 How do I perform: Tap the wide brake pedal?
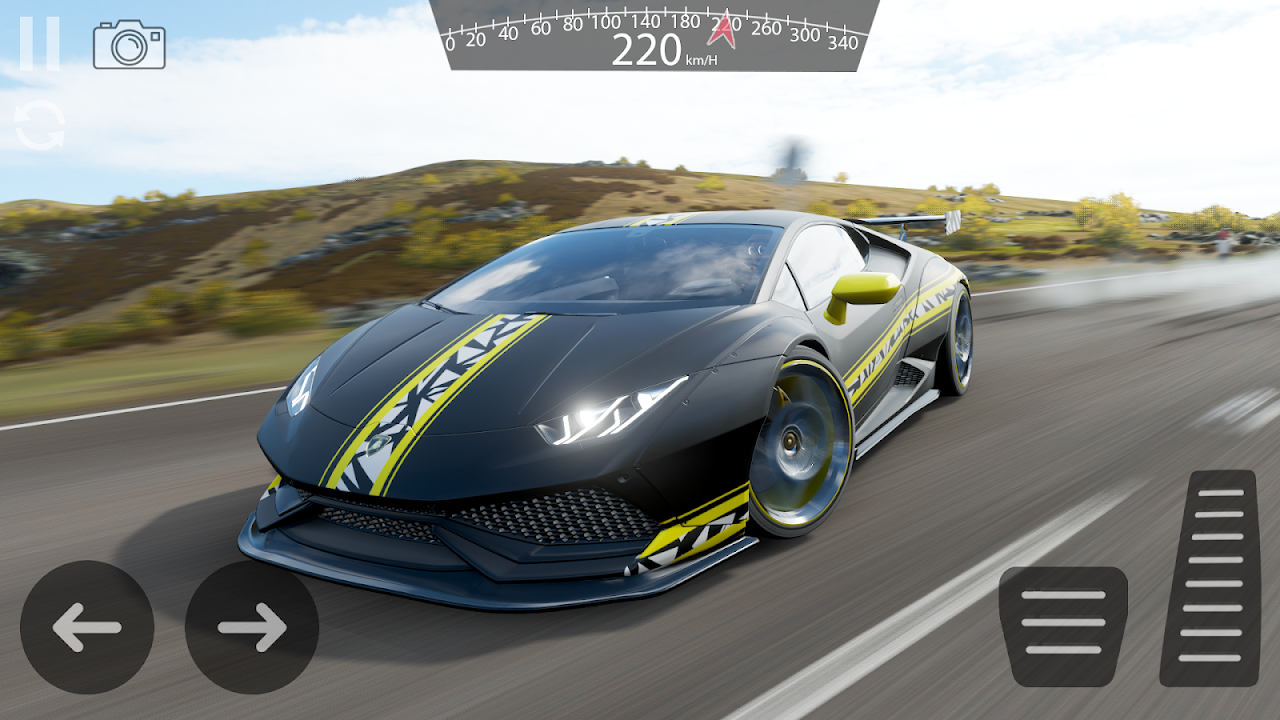(1063, 624)
